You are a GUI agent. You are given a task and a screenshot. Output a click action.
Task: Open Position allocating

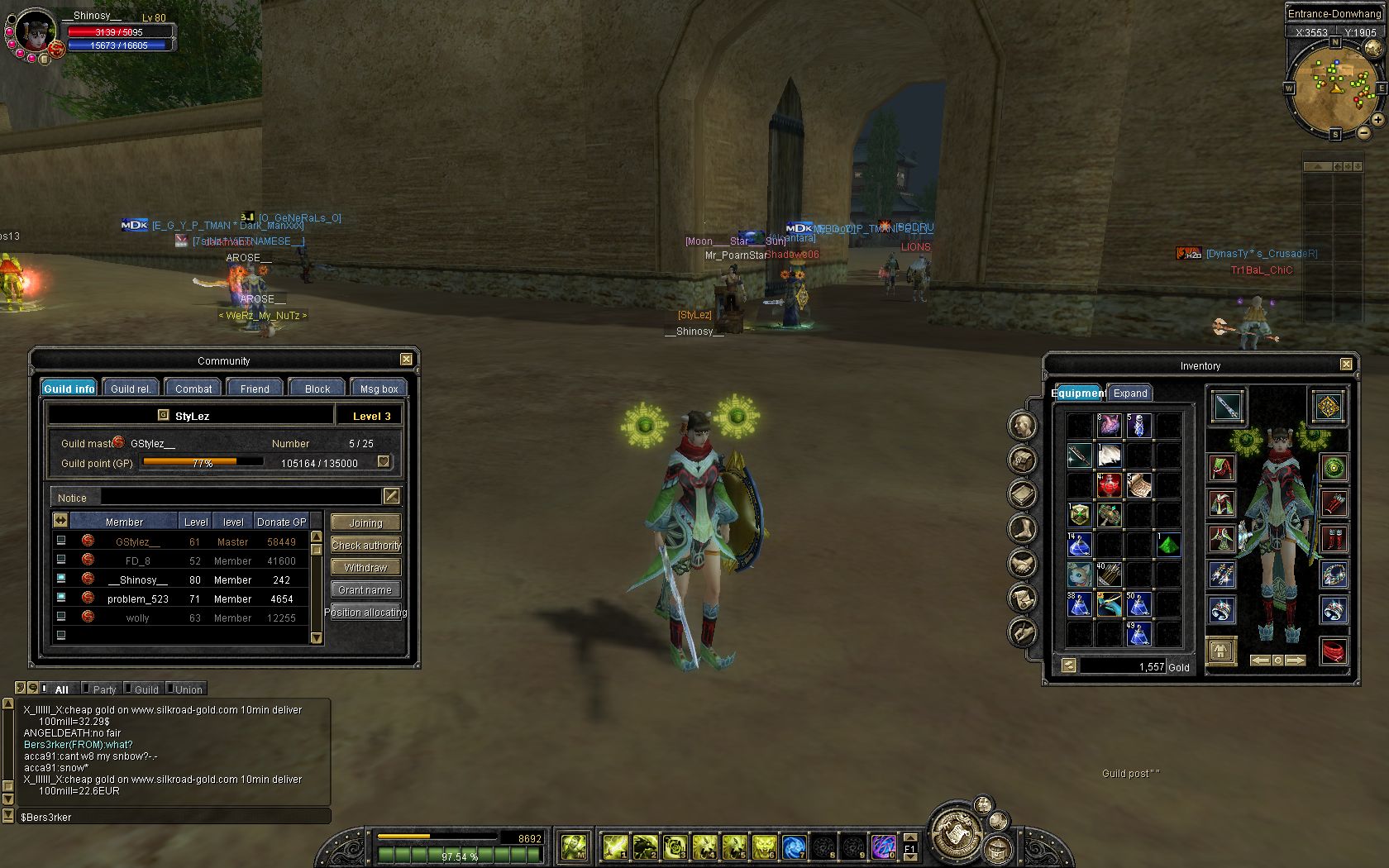365,612
